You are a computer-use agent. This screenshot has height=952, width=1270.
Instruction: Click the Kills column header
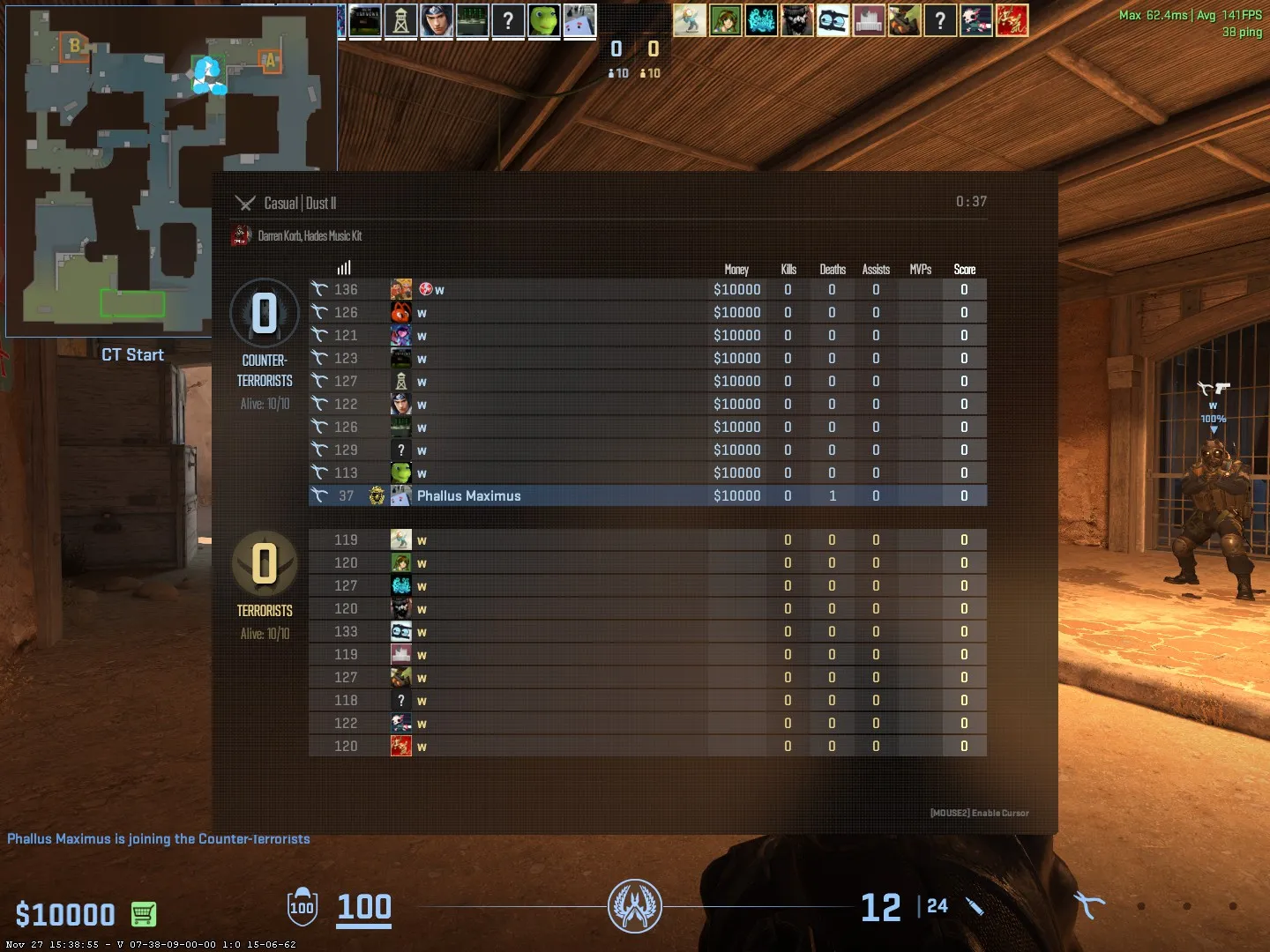click(788, 270)
